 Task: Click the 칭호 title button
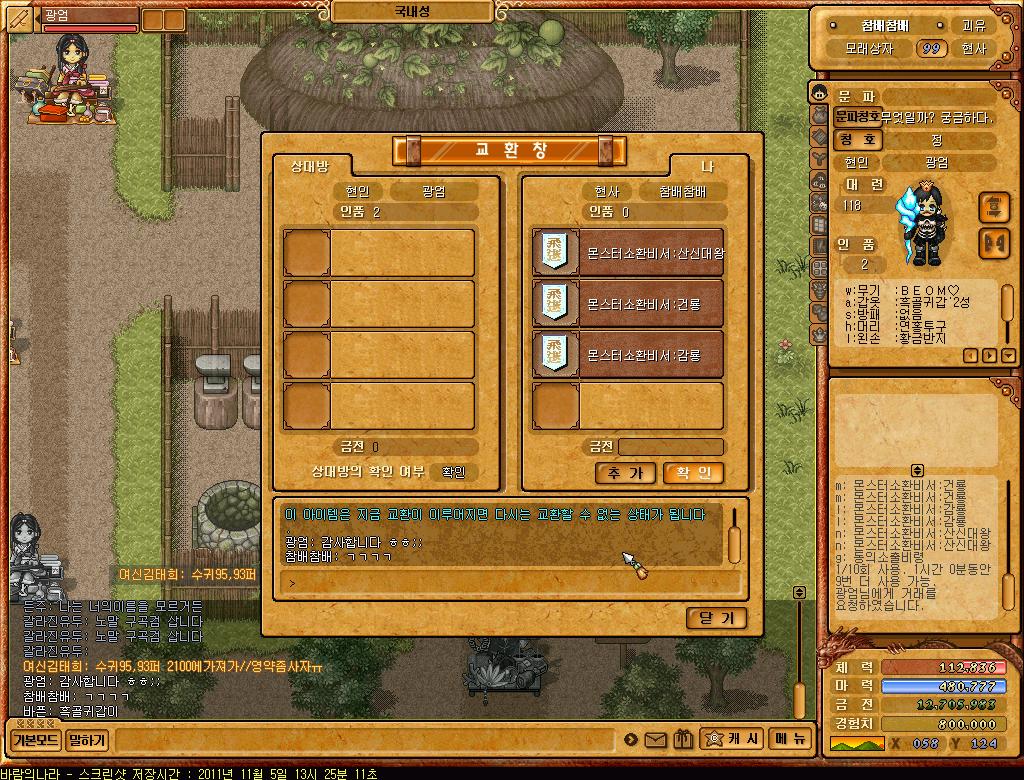(x=857, y=140)
